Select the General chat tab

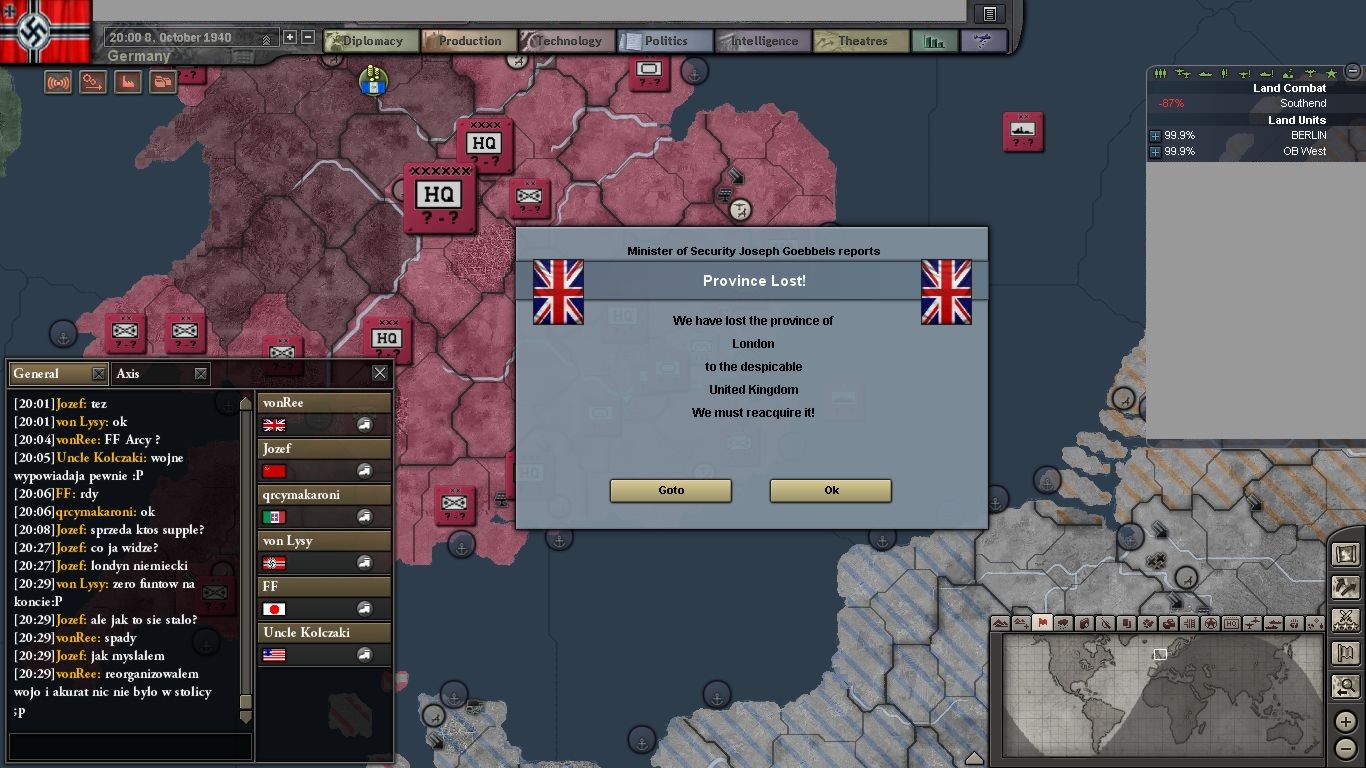48,373
